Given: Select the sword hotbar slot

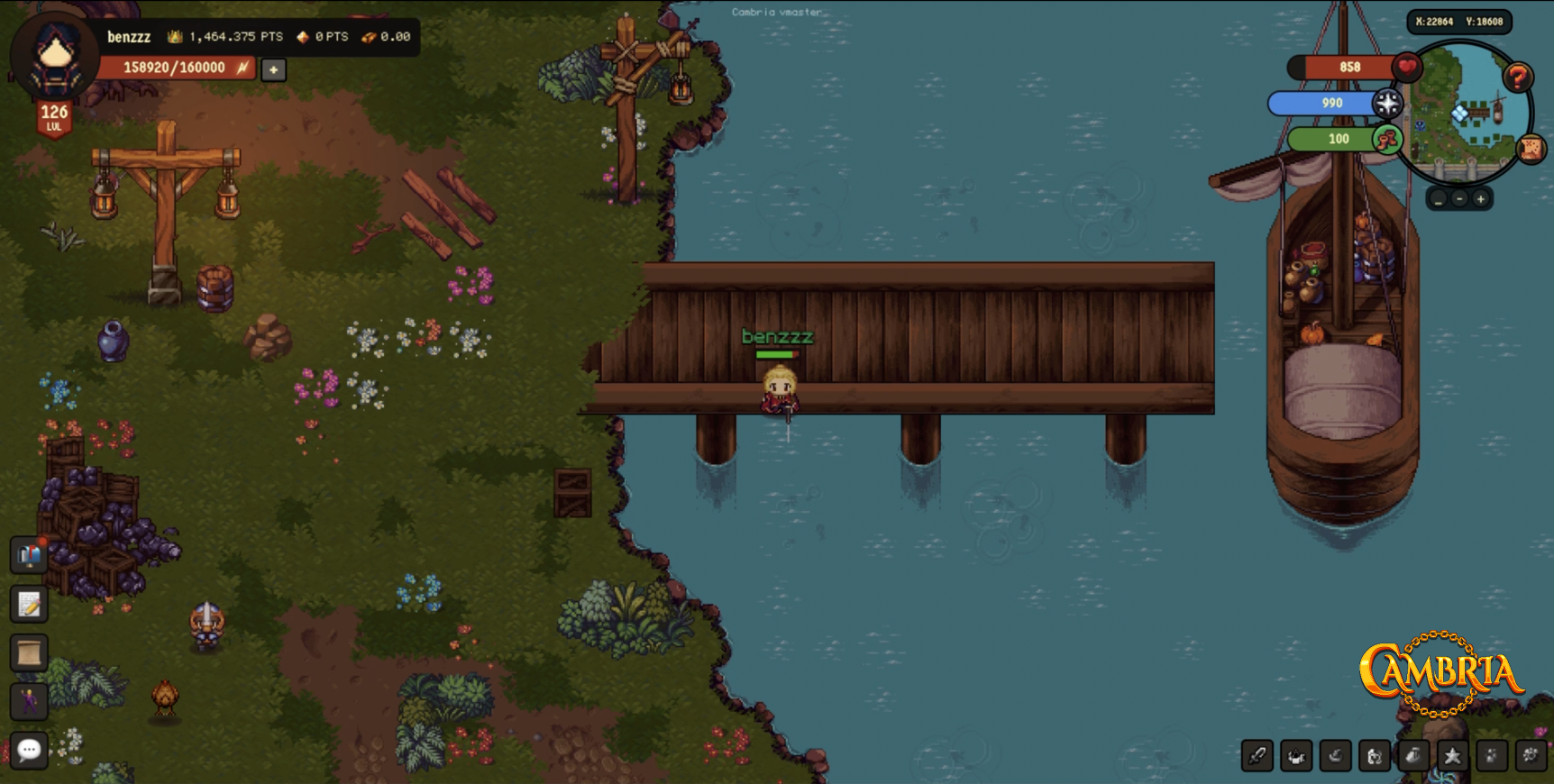Looking at the screenshot, I should point(1257,756).
